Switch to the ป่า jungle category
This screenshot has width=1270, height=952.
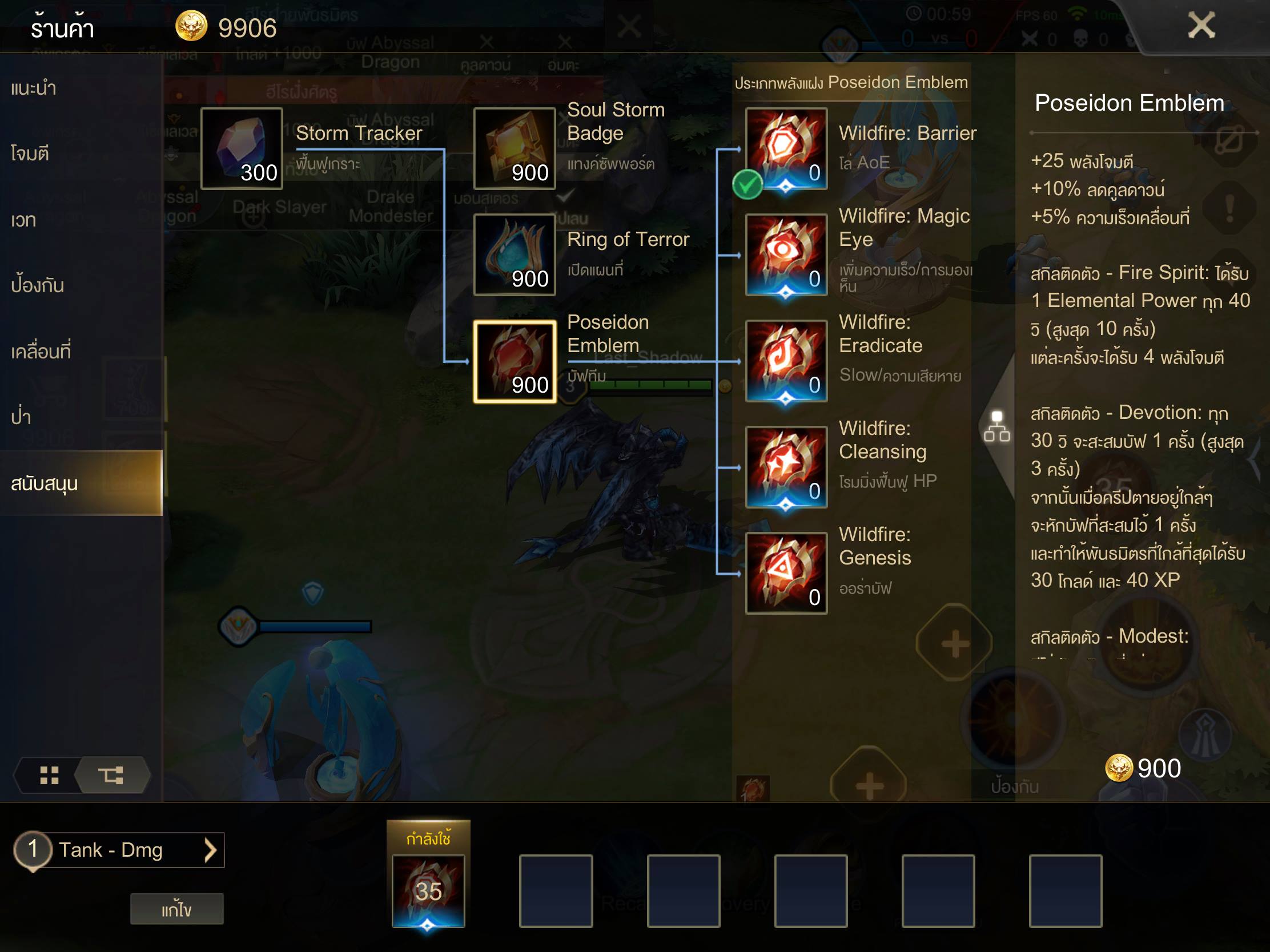(22, 417)
